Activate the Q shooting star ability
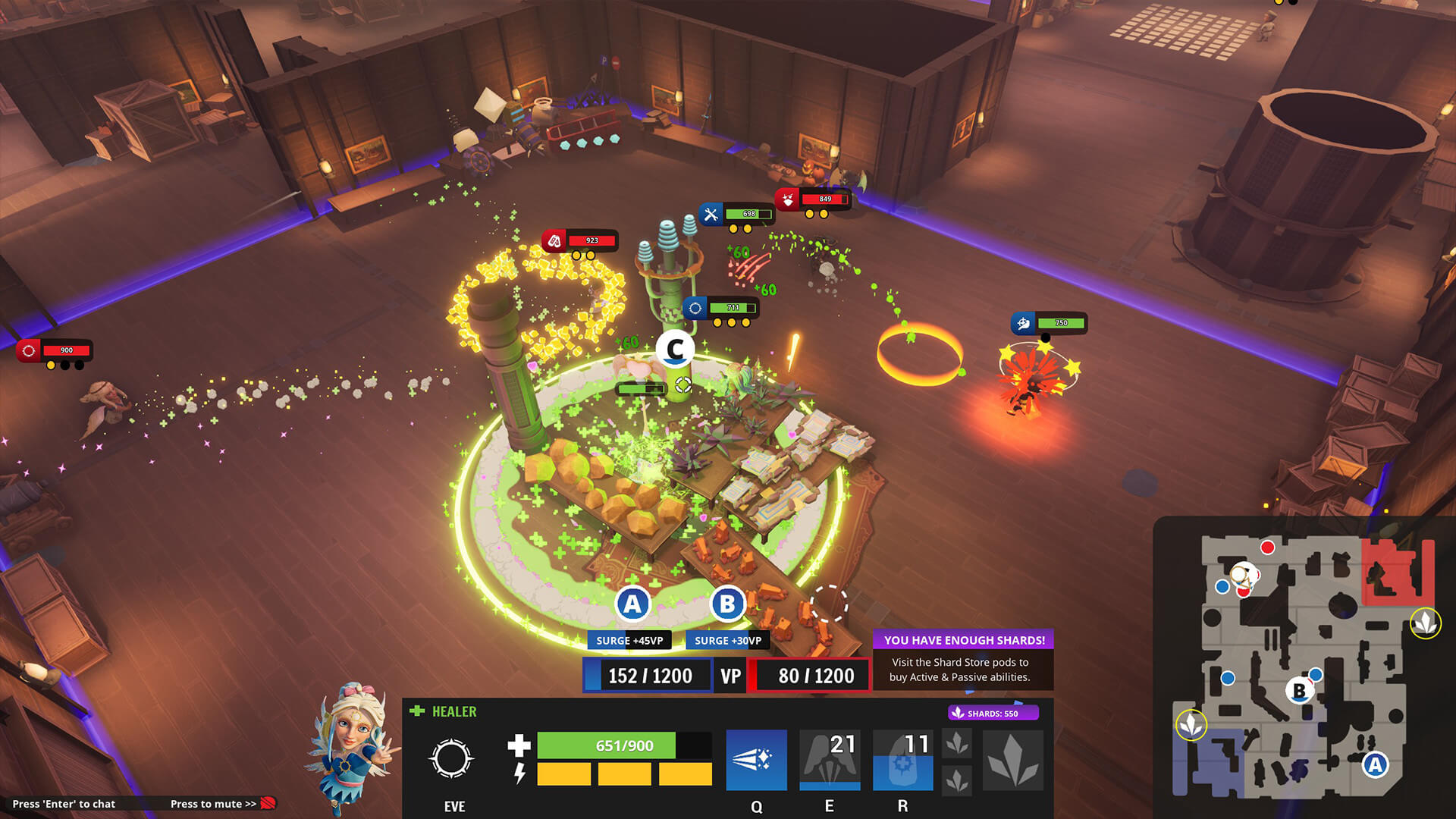1456x819 pixels. 756,760
